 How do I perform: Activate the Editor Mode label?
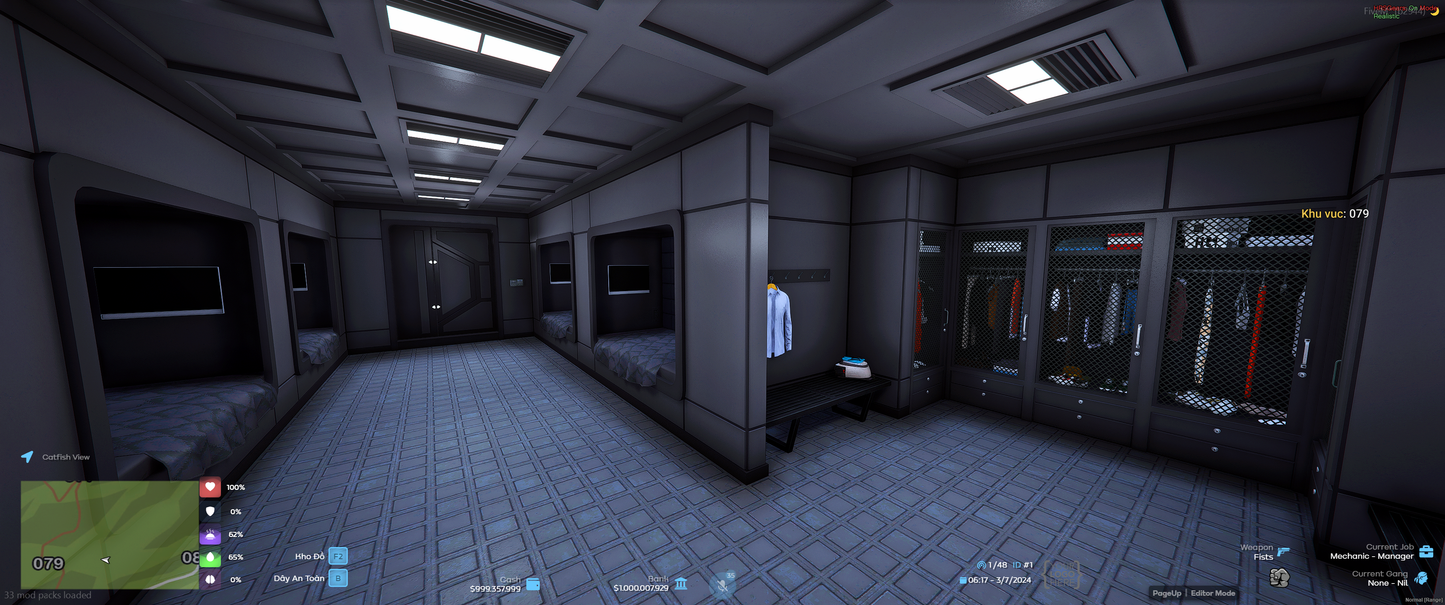pos(1212,593)
